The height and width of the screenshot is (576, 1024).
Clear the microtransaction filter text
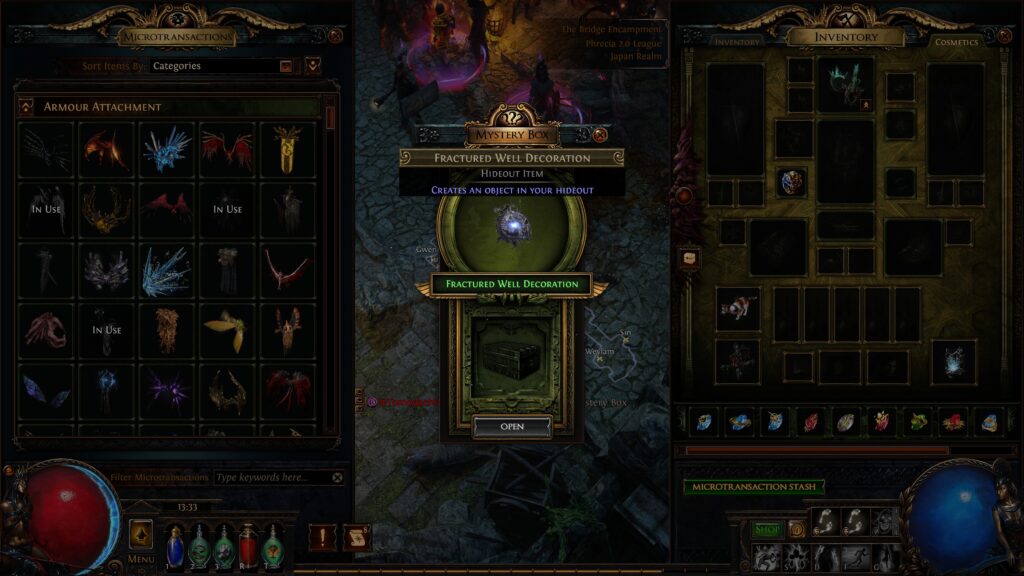point(338,478)
